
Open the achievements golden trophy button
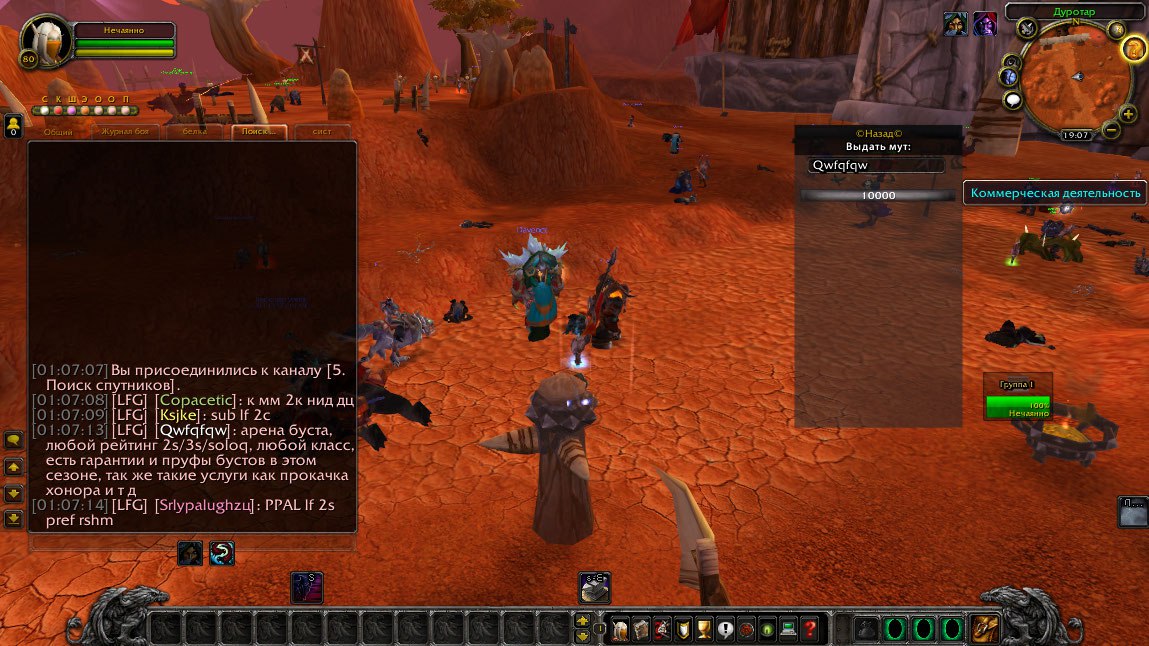point(704,629)
